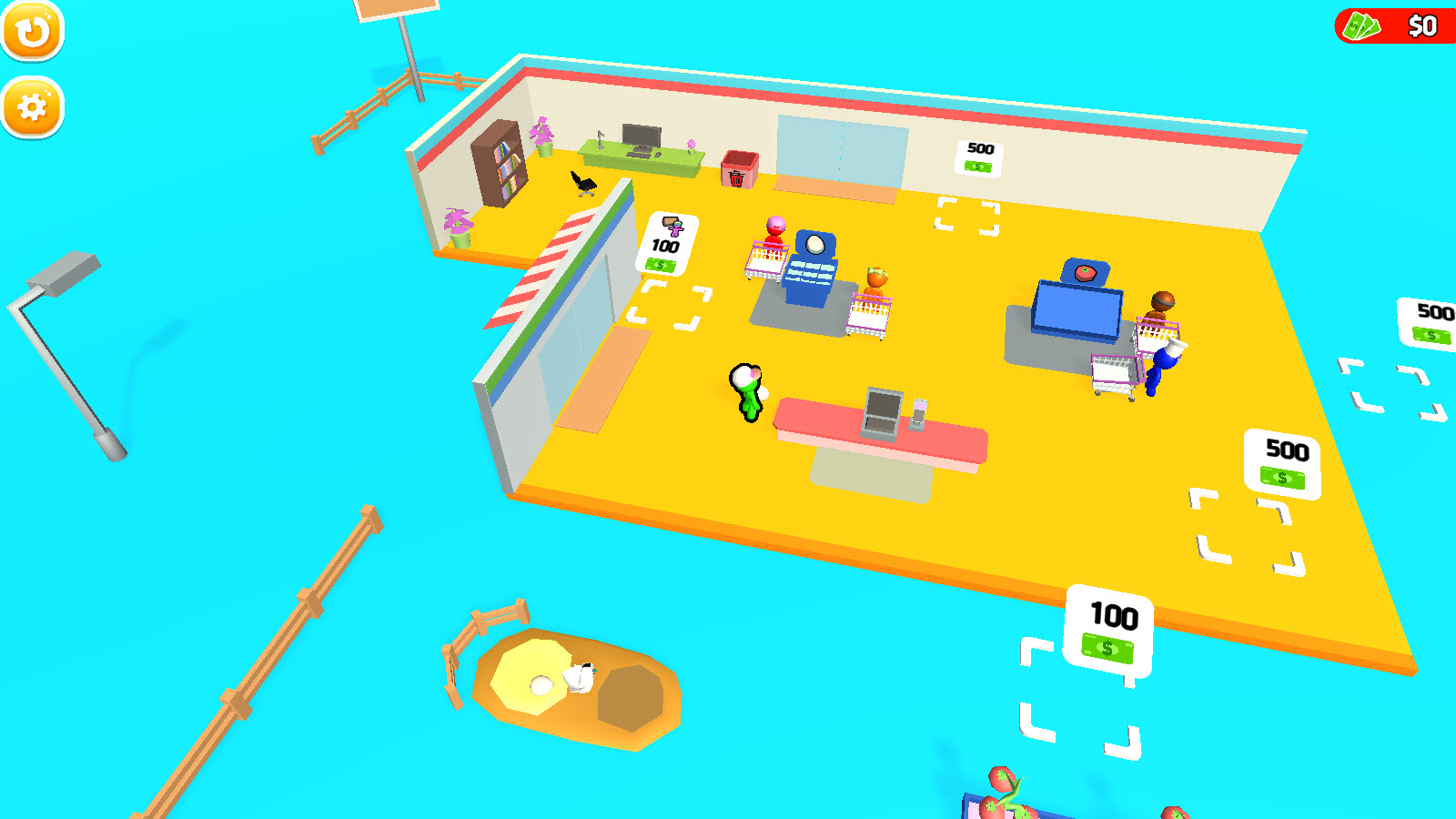Open the settings gear icon

33,106
